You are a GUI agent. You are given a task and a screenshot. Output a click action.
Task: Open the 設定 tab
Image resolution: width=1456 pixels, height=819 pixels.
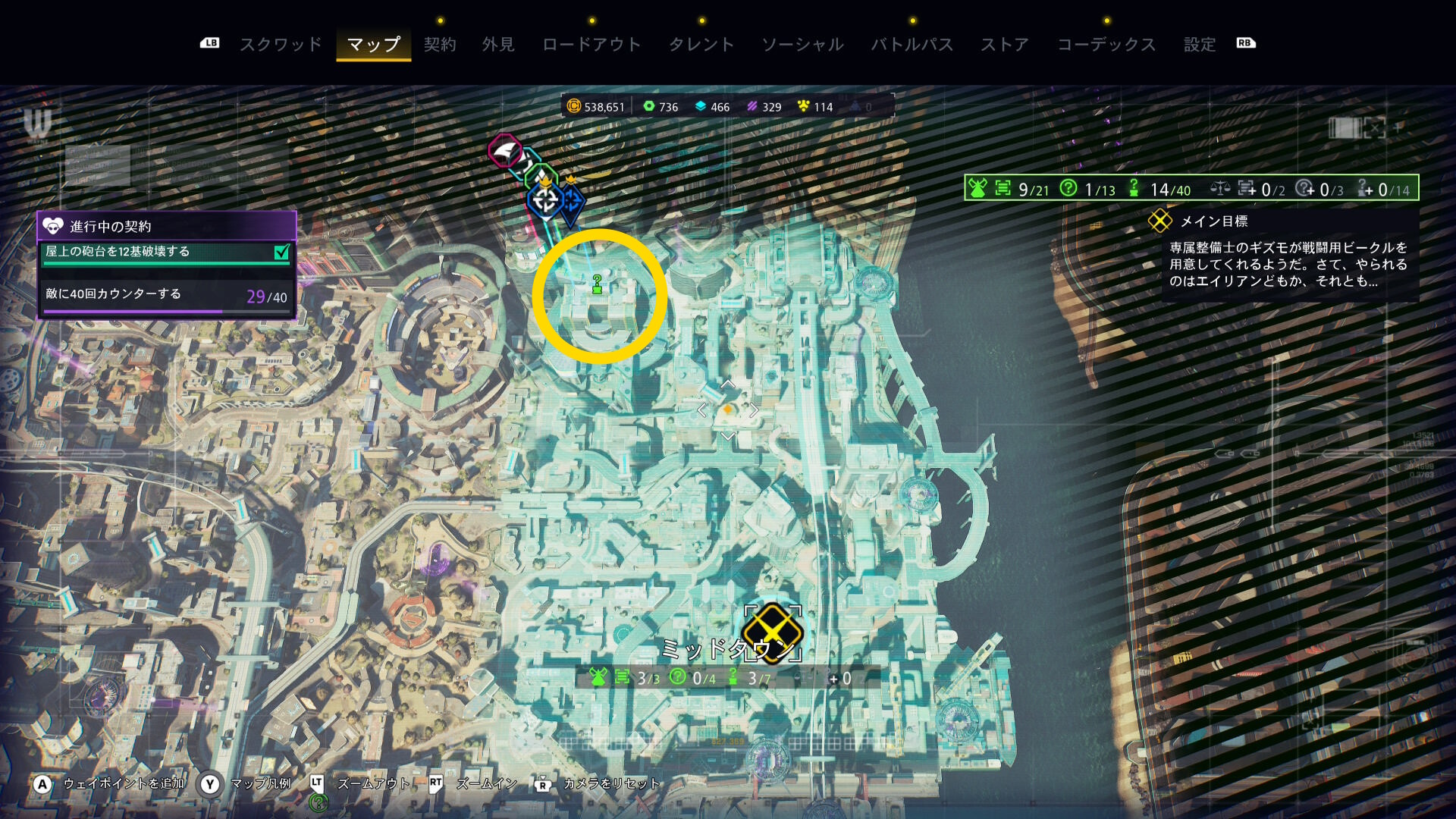(x=1200, y=45)
